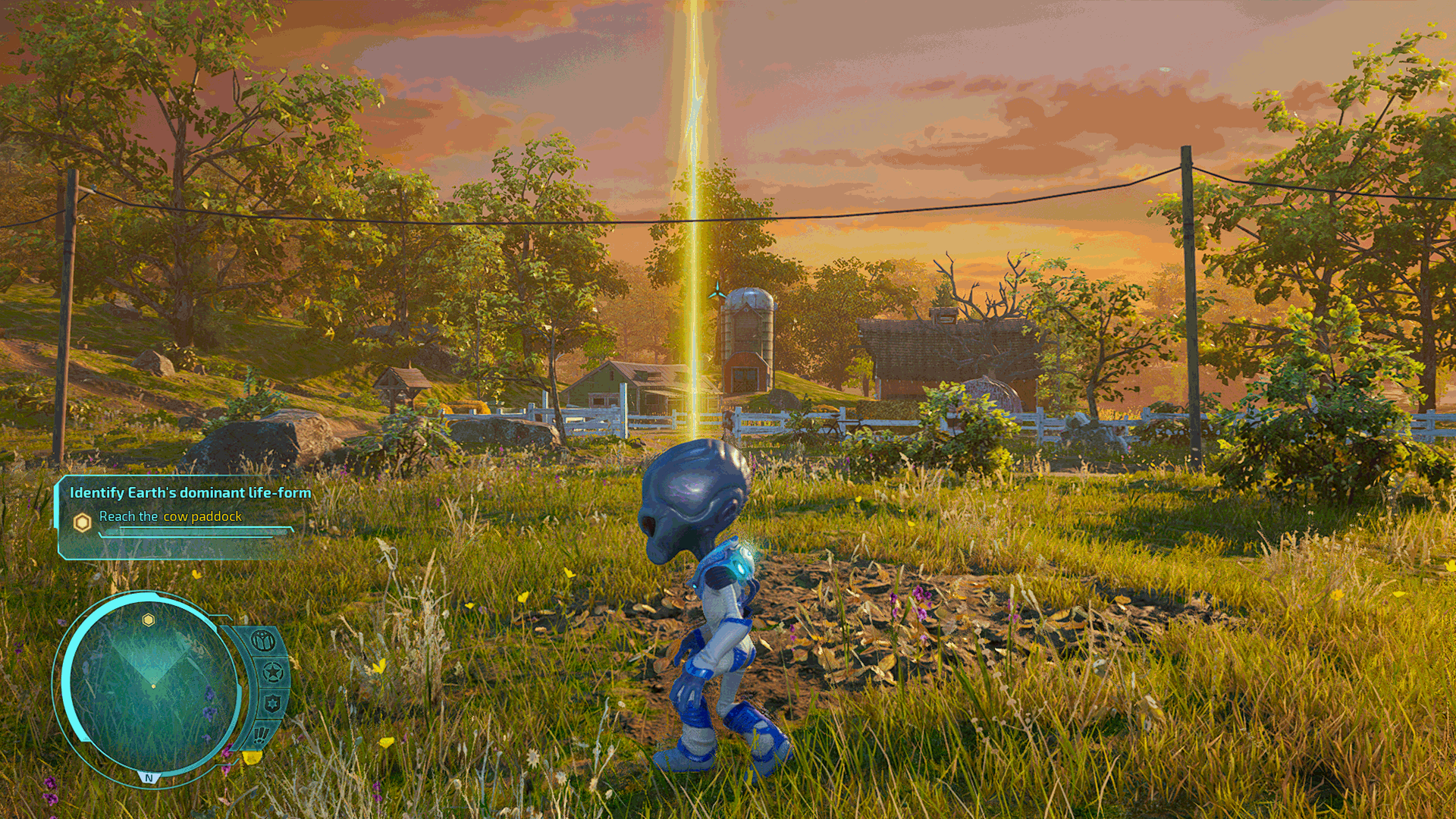Screen dimensions: 1456x819
Task: Click the '!!!' alert claw icon on the minimap arc
Action: click(262, 734)
